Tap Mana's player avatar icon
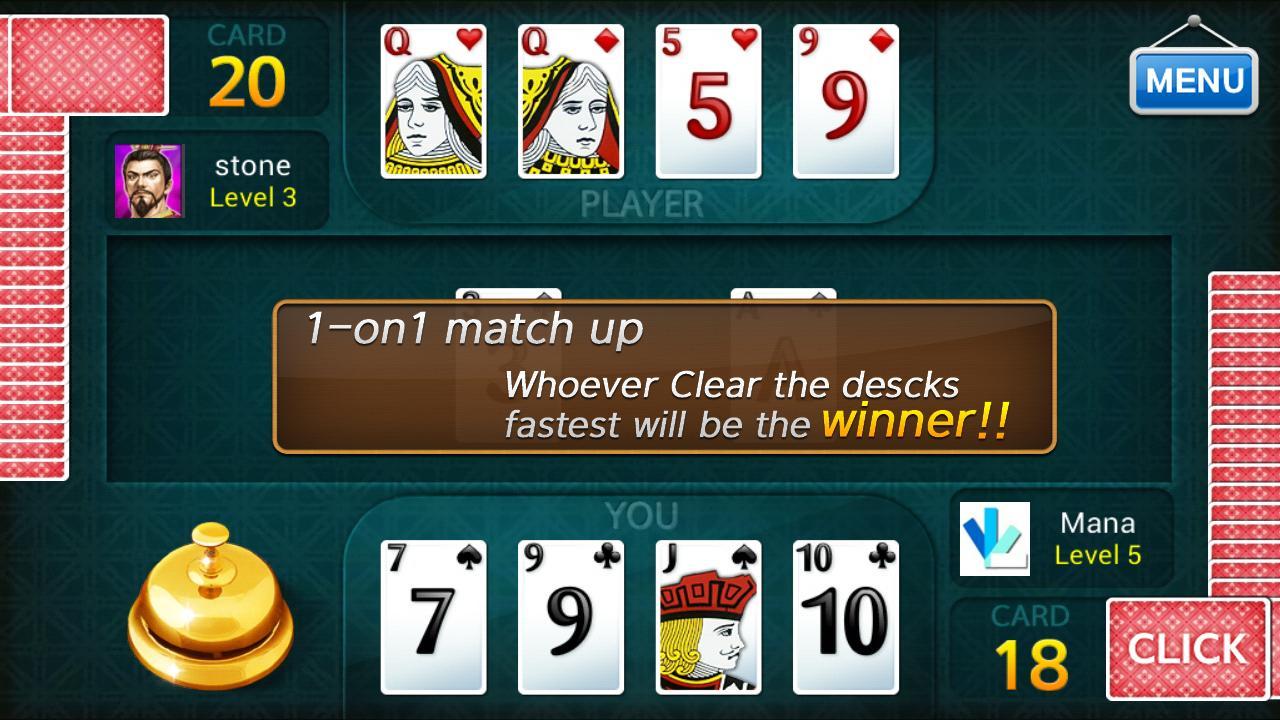Screen dimensions: 1280x720 pos(995,539)
